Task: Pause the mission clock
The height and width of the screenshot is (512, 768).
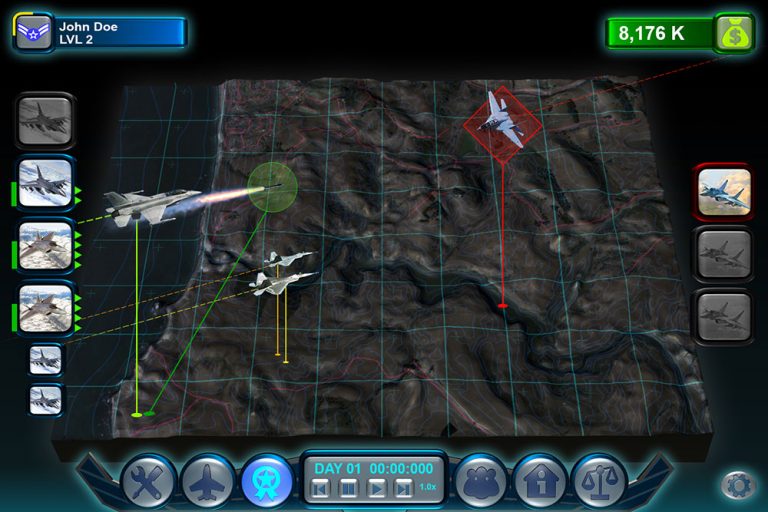Action: tap(347, 489)
